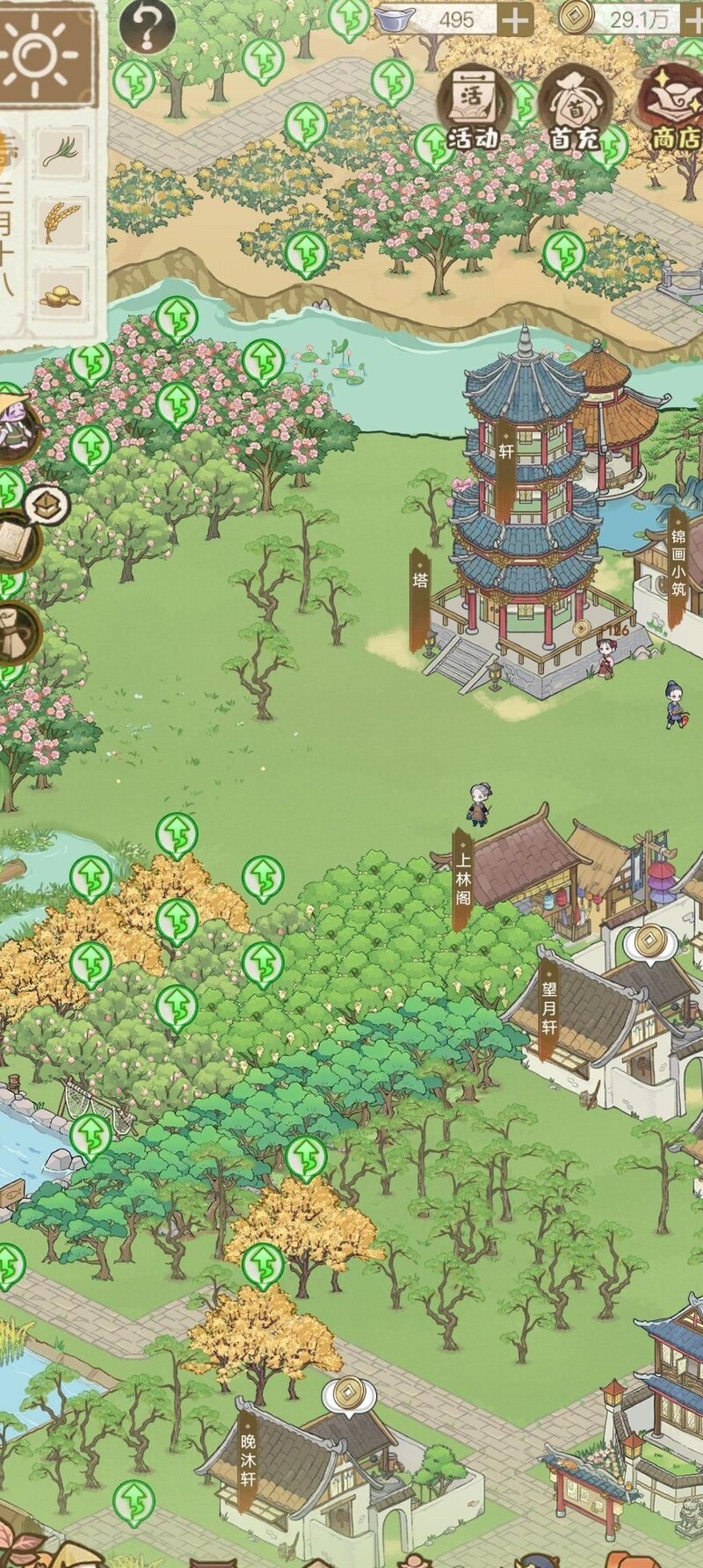Select the 塔 pagoda label

[420, 599]
